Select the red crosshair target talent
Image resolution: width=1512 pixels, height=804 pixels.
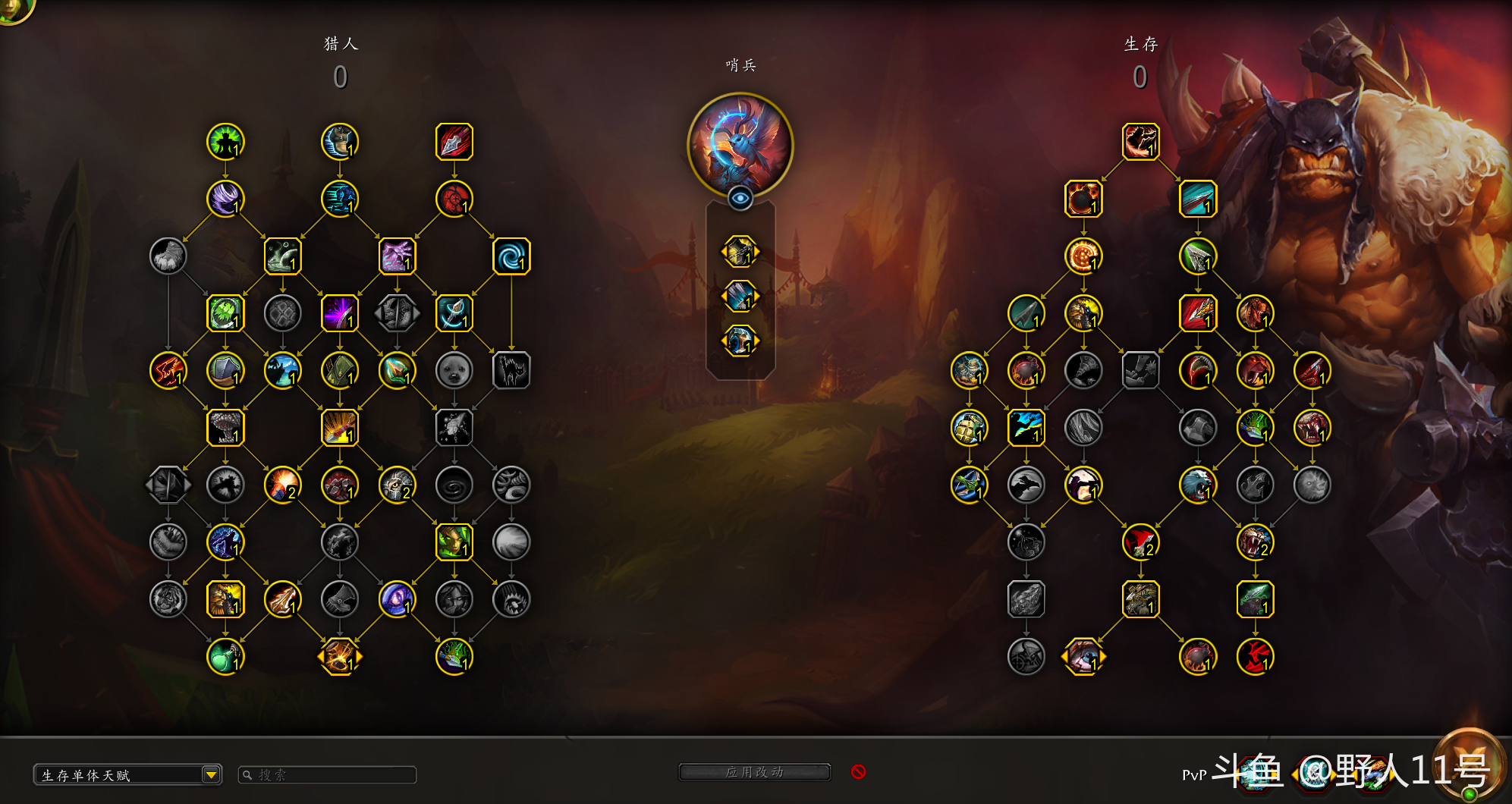pos(454,199)
